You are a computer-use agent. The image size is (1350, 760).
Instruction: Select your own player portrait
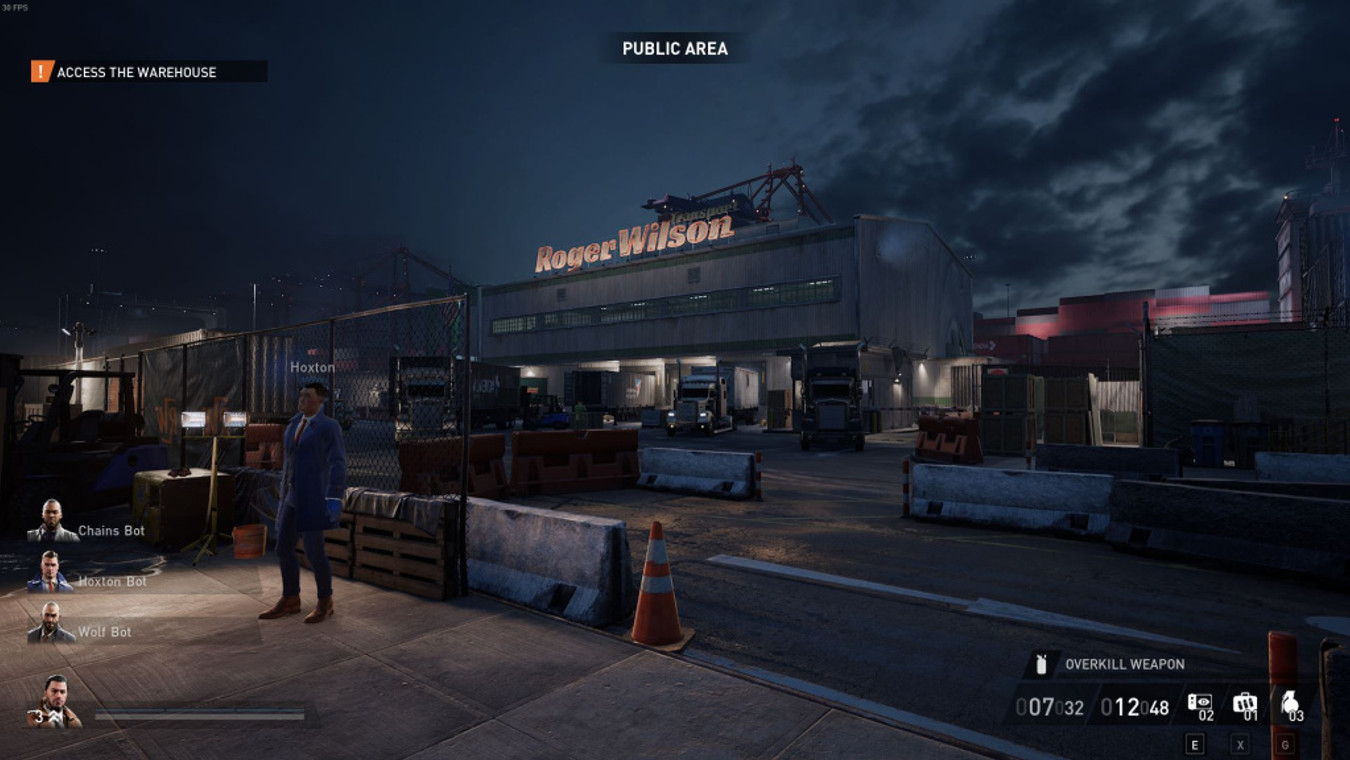pyautogui.click(x=54, y=701)
